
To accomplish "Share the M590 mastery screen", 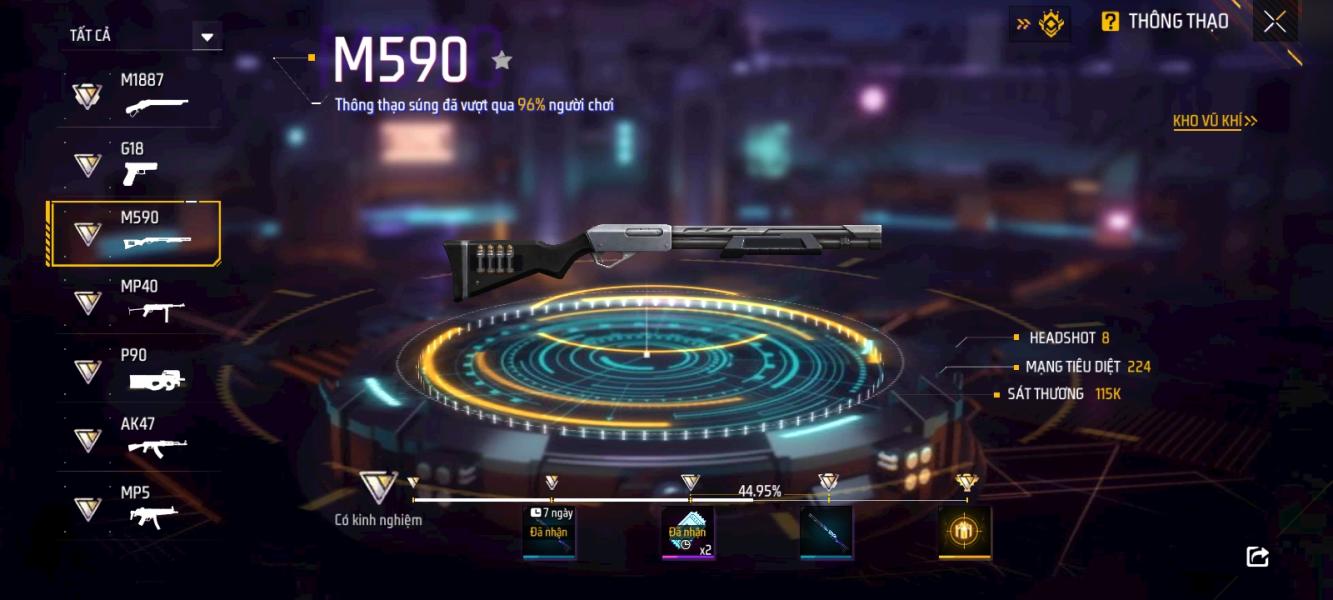I will coord(1258,557).
